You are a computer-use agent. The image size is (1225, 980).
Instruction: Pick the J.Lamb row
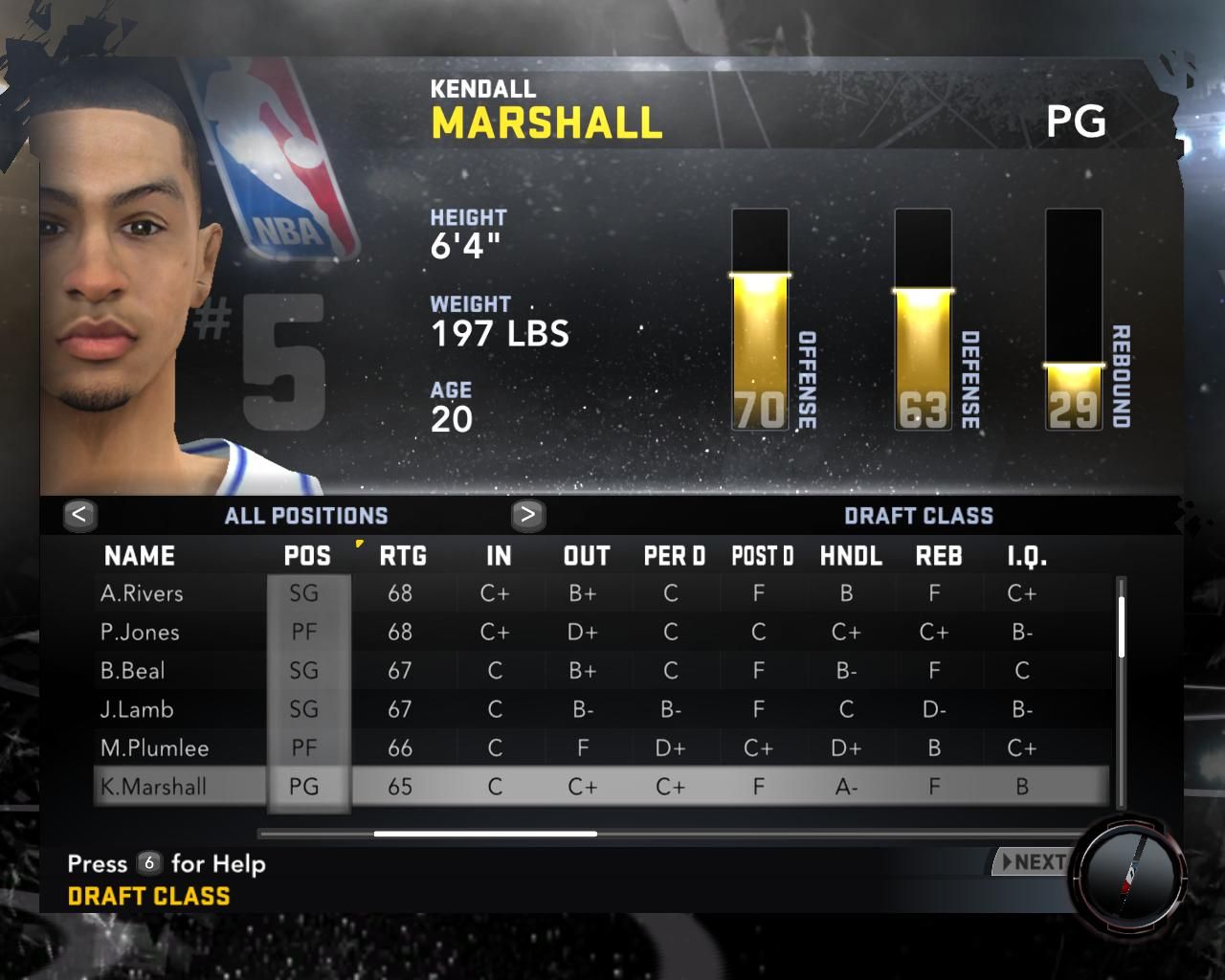137,709
